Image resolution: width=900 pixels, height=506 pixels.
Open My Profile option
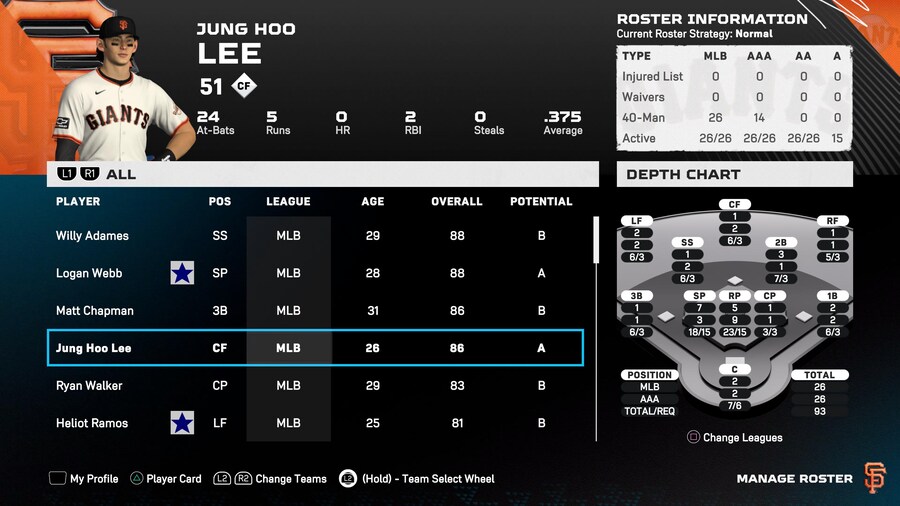tap(84, 479)
